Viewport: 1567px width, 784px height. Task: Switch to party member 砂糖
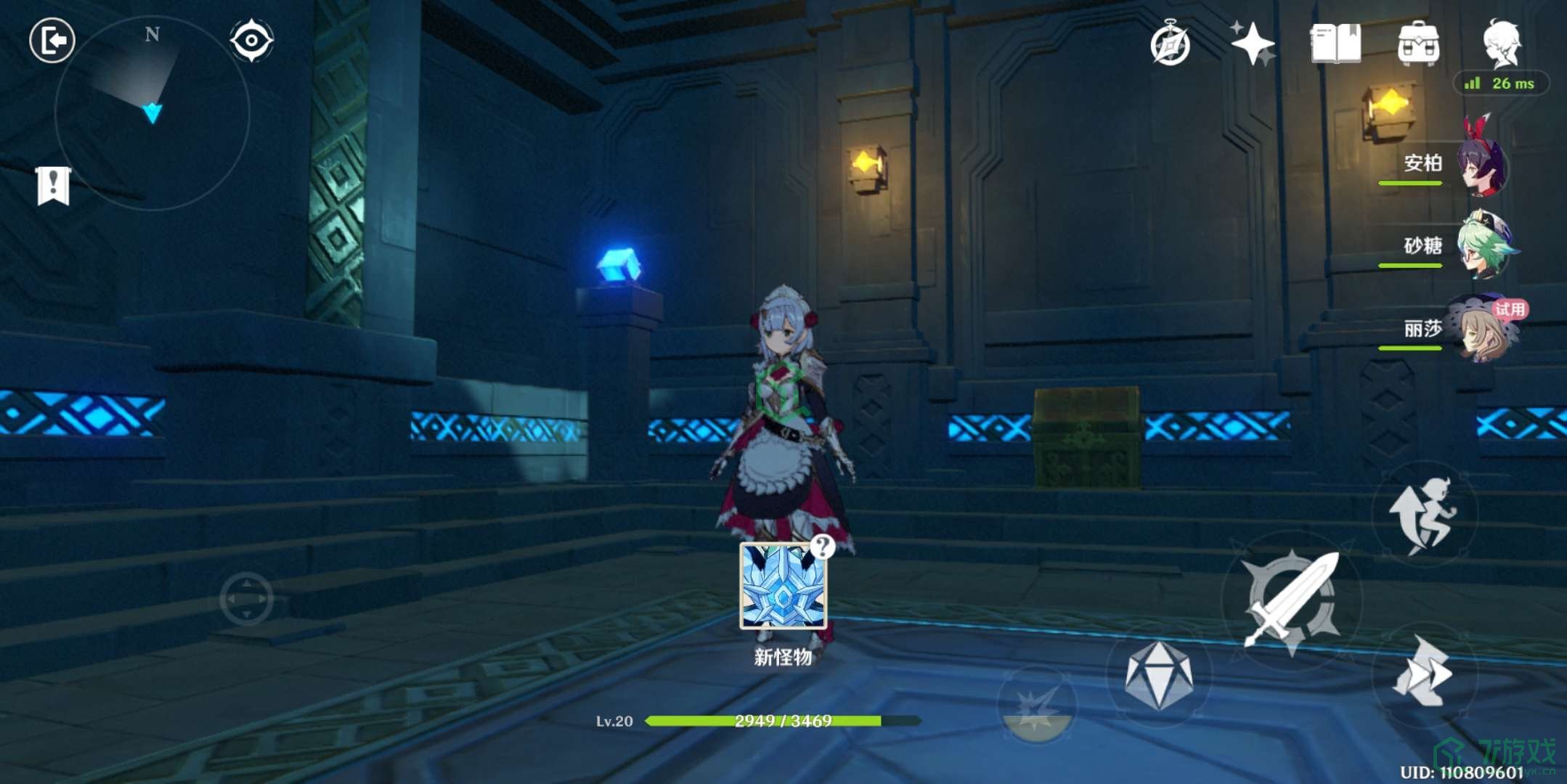pos(1481,247)
